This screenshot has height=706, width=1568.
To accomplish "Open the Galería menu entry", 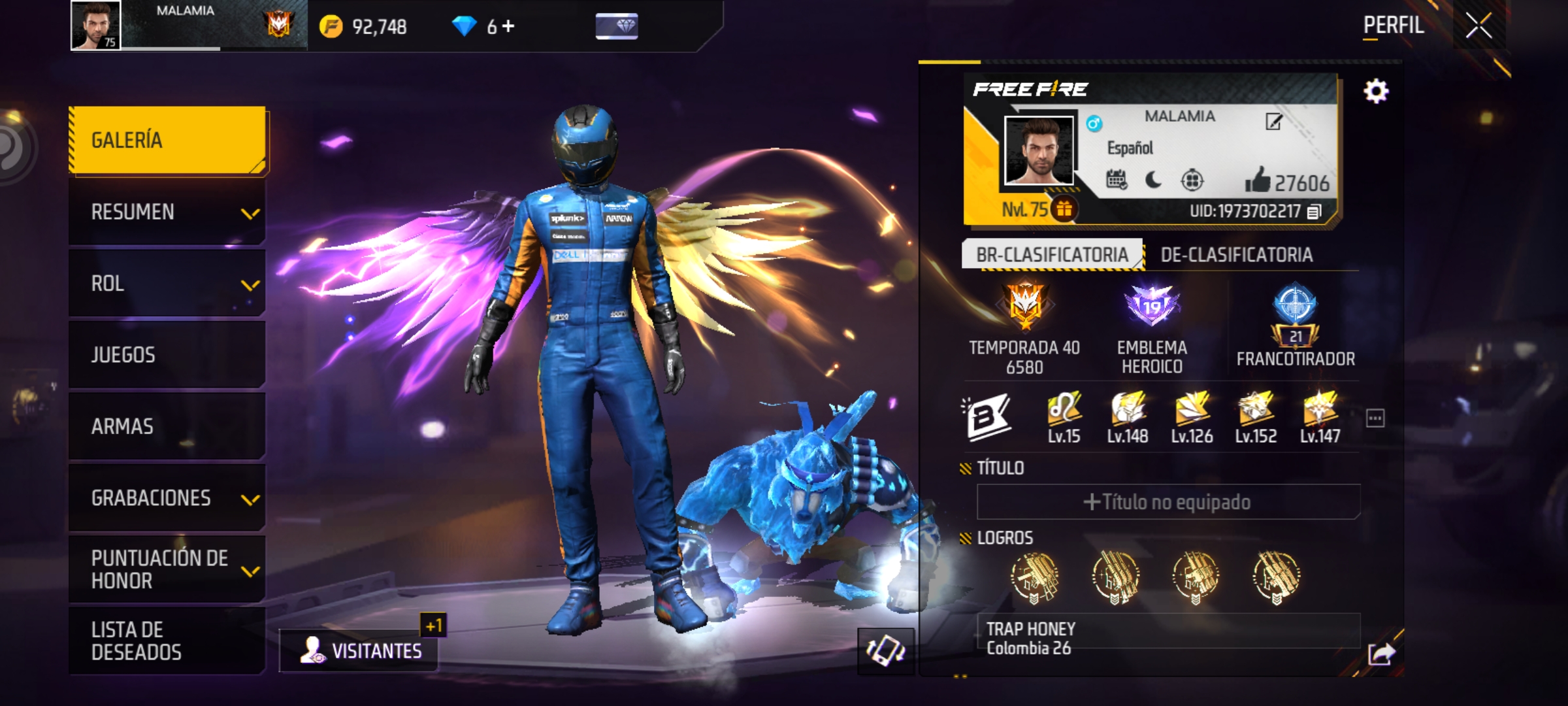I will coord(167,140).
